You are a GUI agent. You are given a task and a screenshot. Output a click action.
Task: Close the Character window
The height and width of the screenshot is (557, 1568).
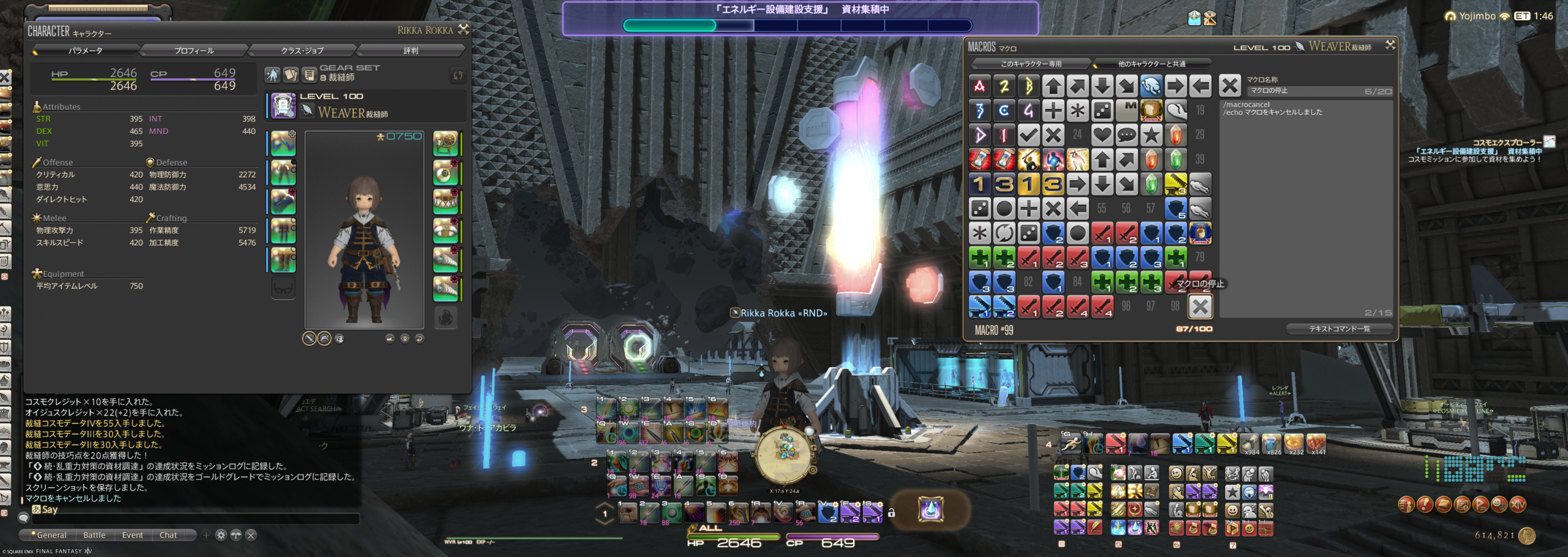464,29
